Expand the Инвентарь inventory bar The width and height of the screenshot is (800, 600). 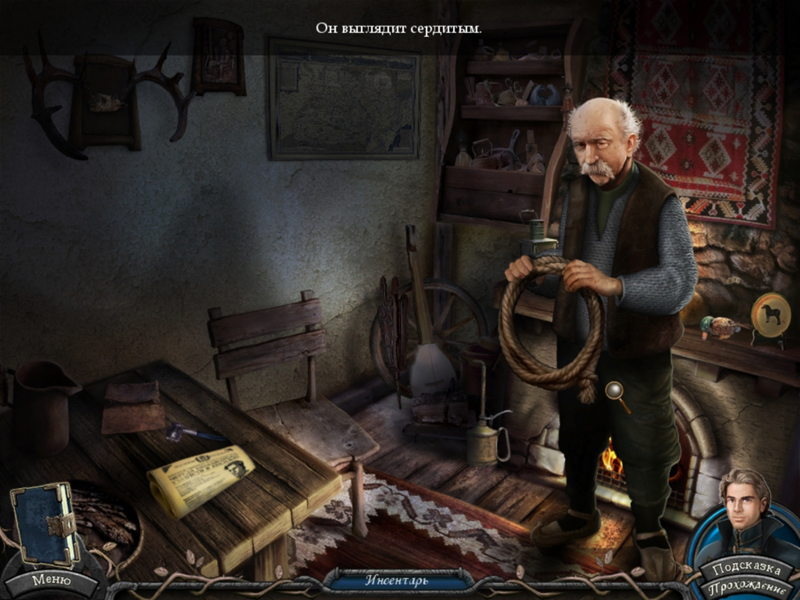tap(400, 580)
